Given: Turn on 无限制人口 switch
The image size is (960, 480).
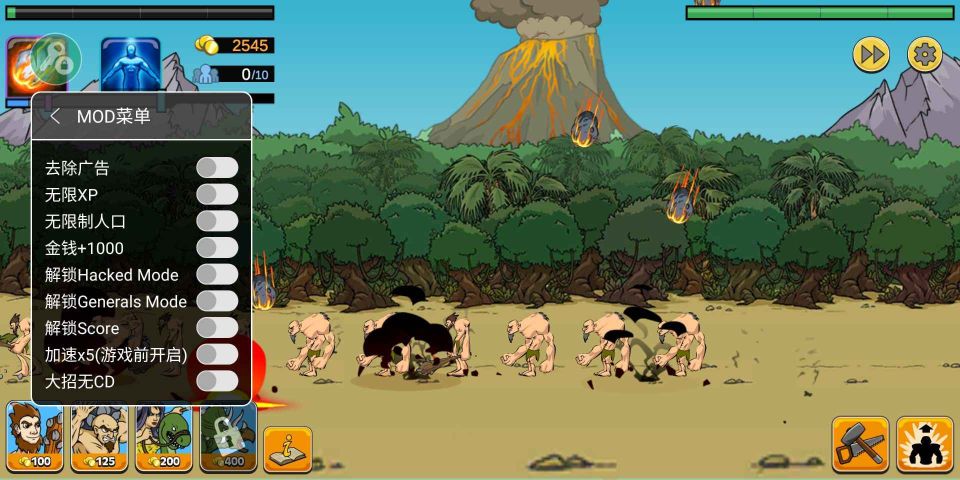Looking at the screenshot, I should point(217,221).
